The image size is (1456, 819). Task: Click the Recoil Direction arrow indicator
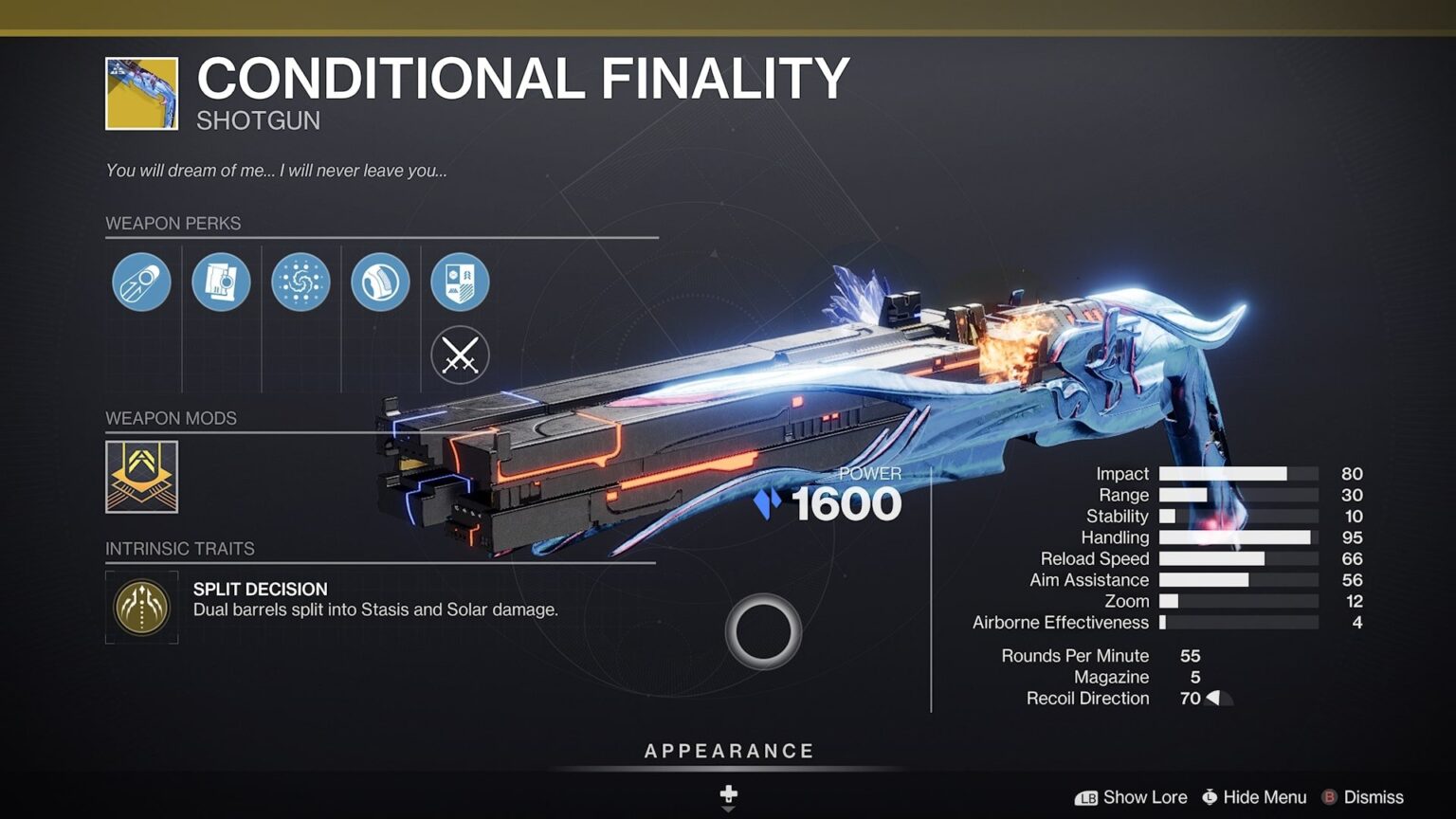click(x=1218, y=699)
